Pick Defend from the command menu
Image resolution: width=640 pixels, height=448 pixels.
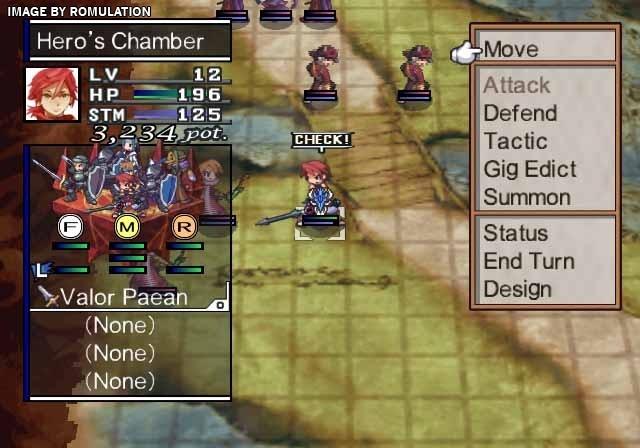(519, 113)
